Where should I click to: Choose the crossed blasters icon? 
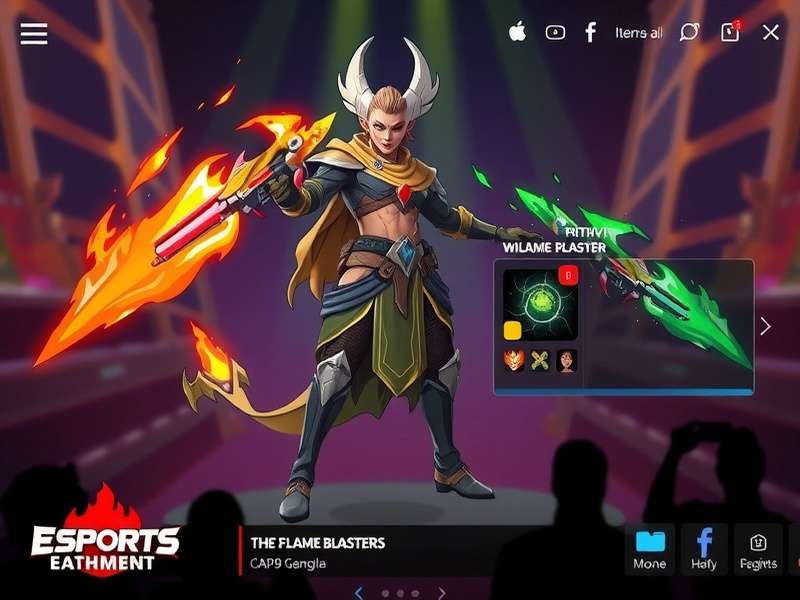click(x=541, y=361)
